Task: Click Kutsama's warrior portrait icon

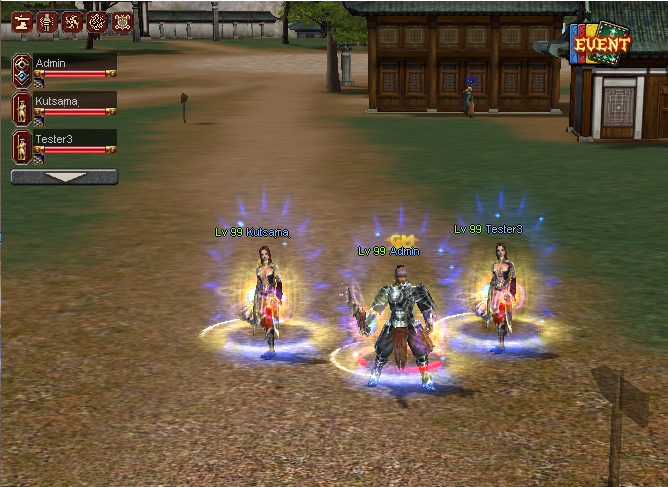Action: pyautogui.click(x=21, y=107)
